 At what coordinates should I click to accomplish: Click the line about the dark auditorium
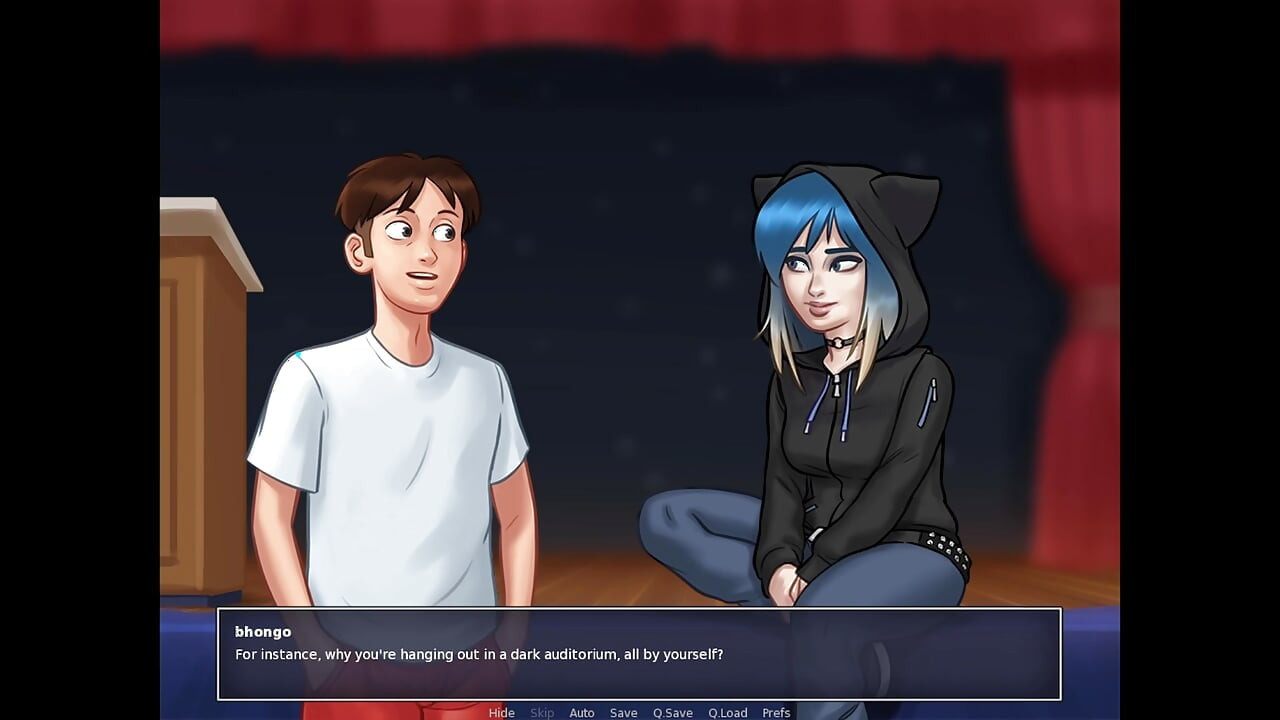coord(480,655)
